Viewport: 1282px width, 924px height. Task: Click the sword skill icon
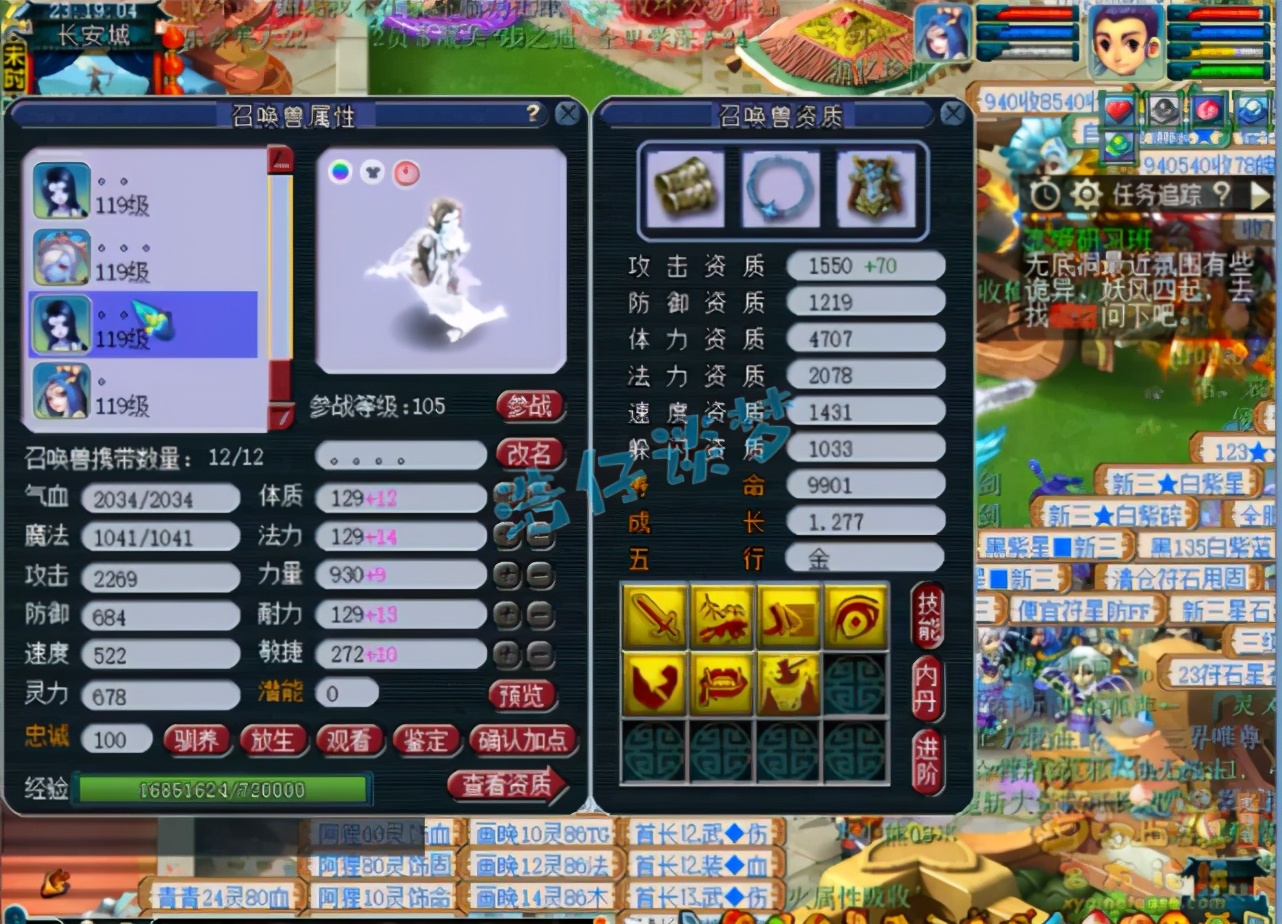(x=655, y=616)
